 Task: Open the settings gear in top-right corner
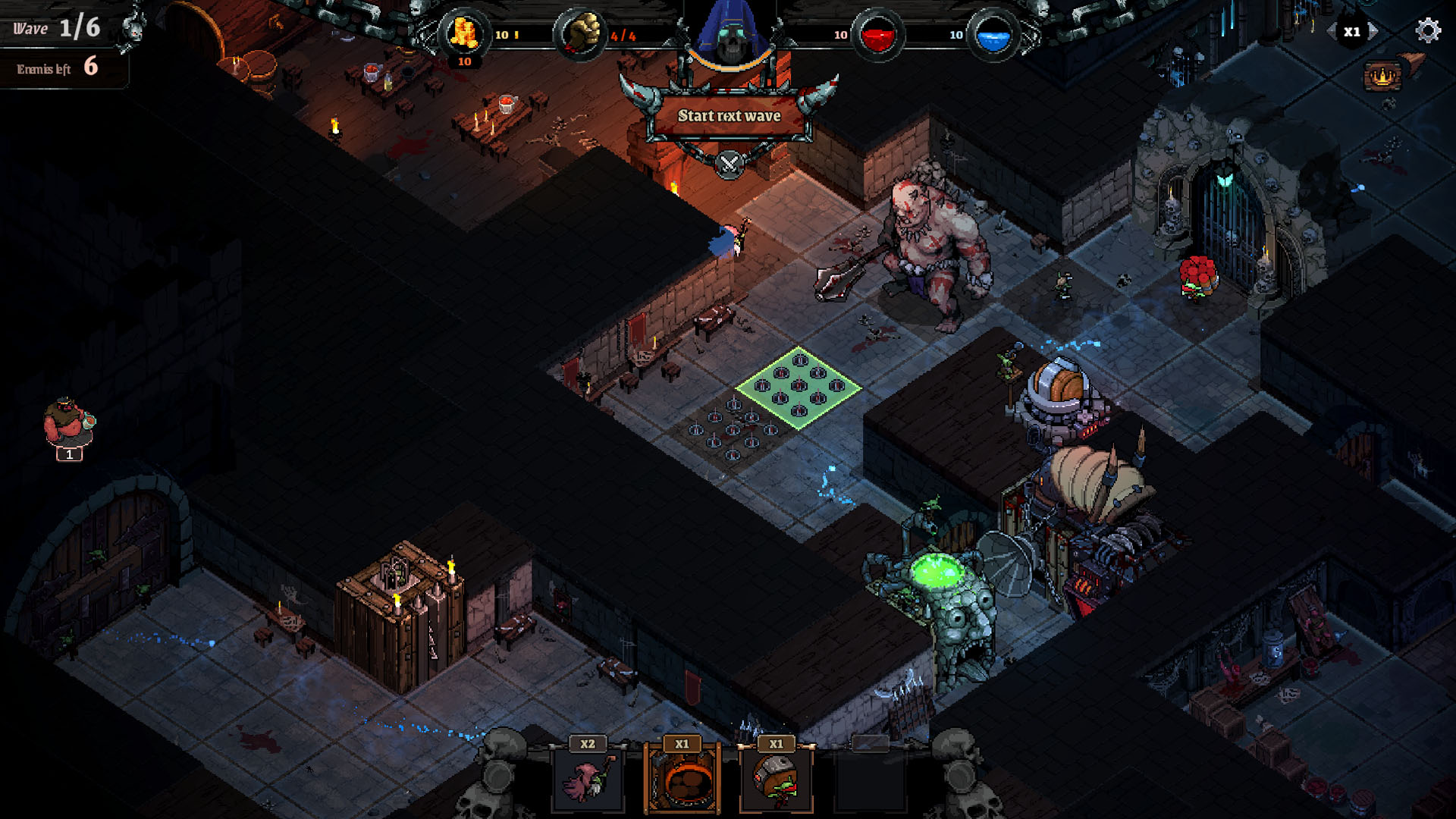pyautogui.click(x=1429, y=32)
